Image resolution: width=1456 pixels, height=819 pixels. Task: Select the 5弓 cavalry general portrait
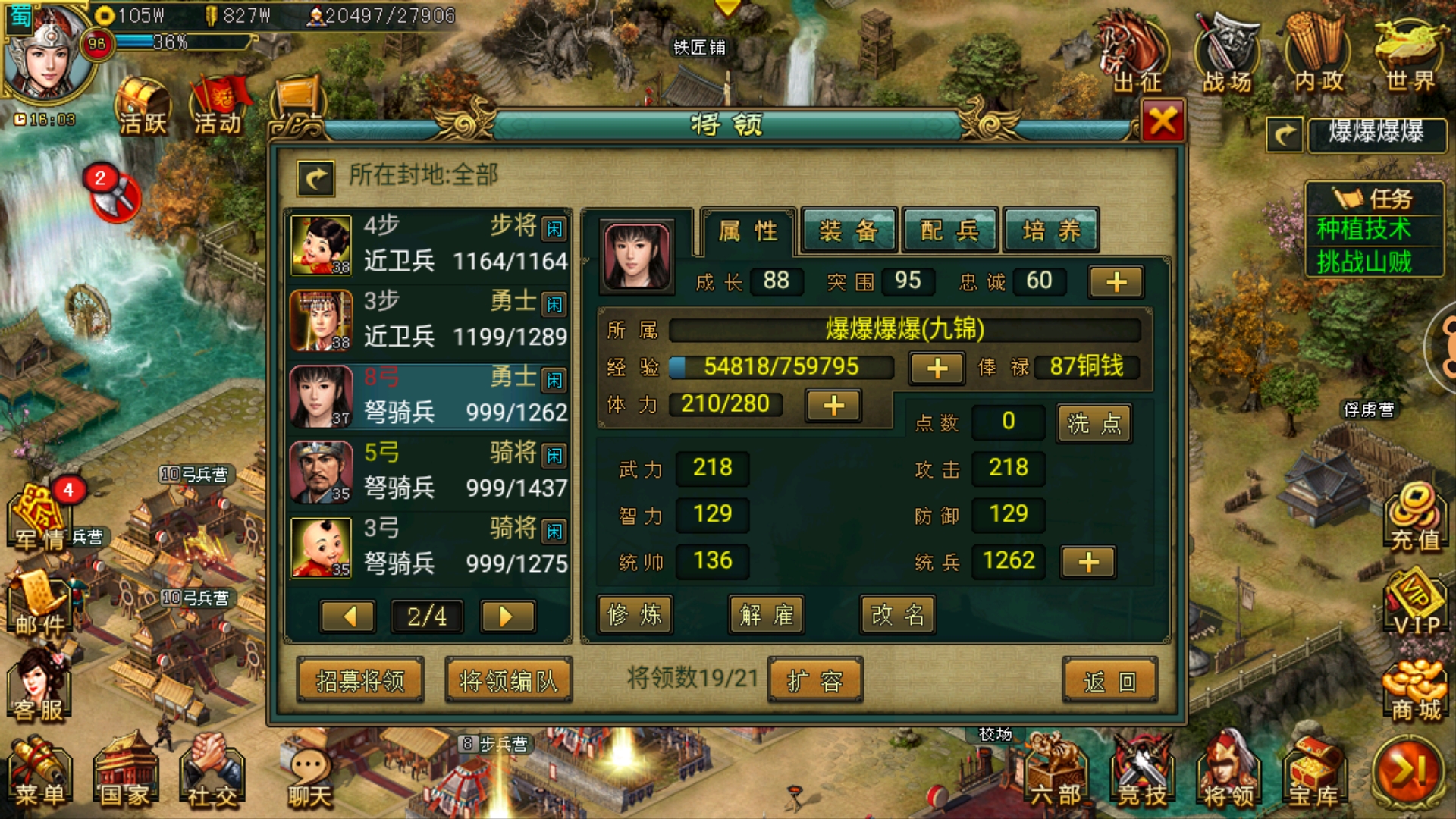322,470
